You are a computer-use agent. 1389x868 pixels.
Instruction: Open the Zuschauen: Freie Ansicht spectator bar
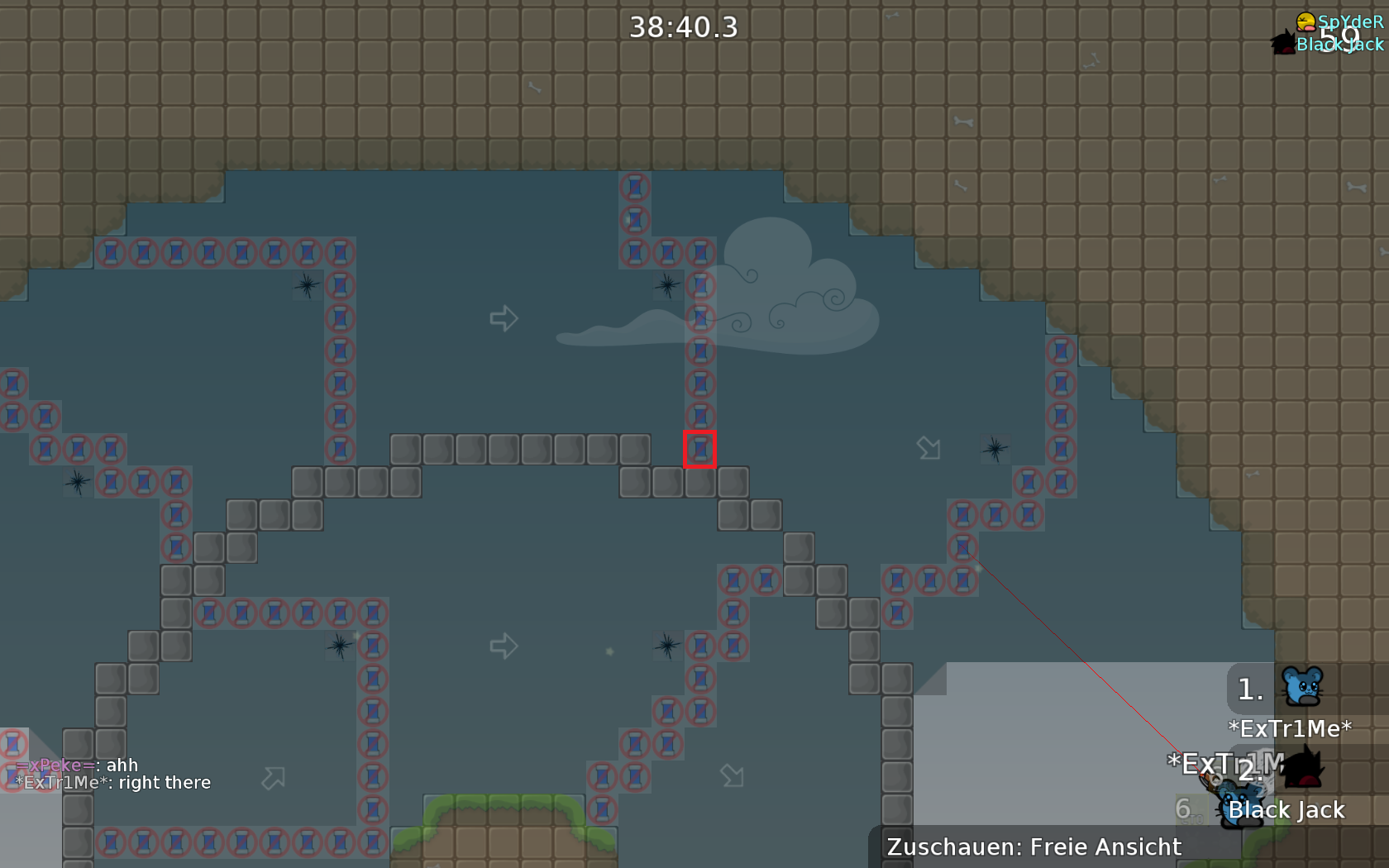click(1033, 847)
